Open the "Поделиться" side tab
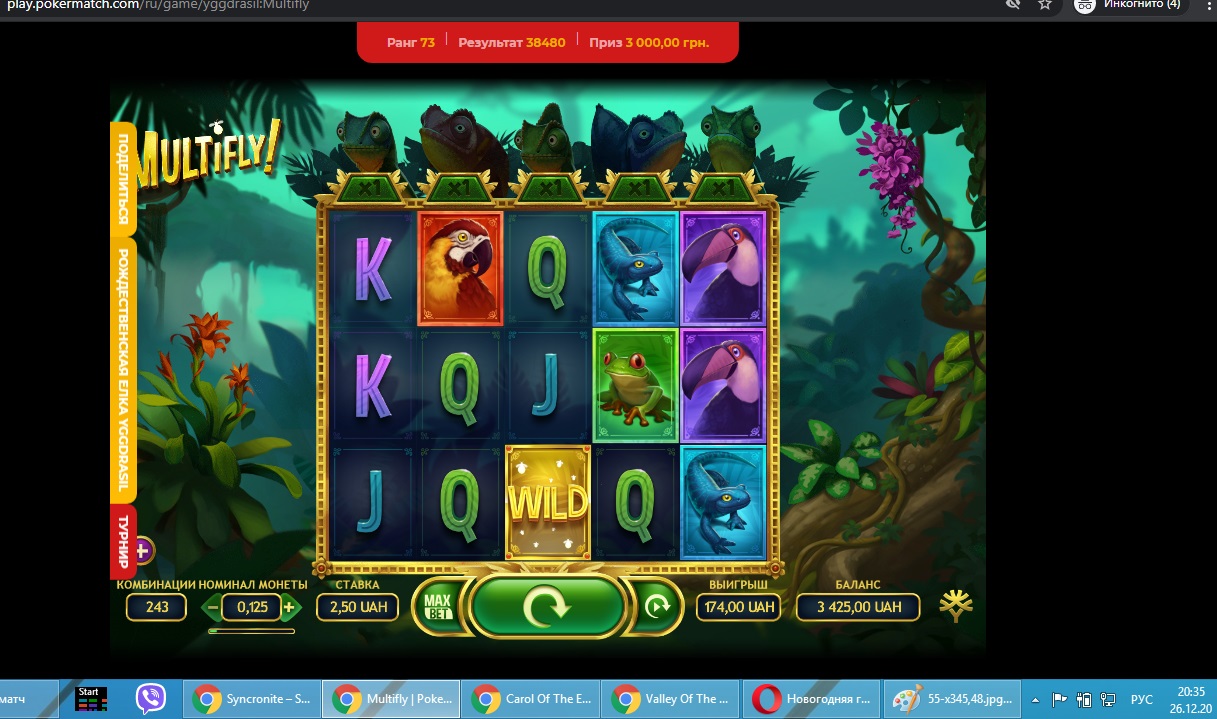 click(123, 179)
